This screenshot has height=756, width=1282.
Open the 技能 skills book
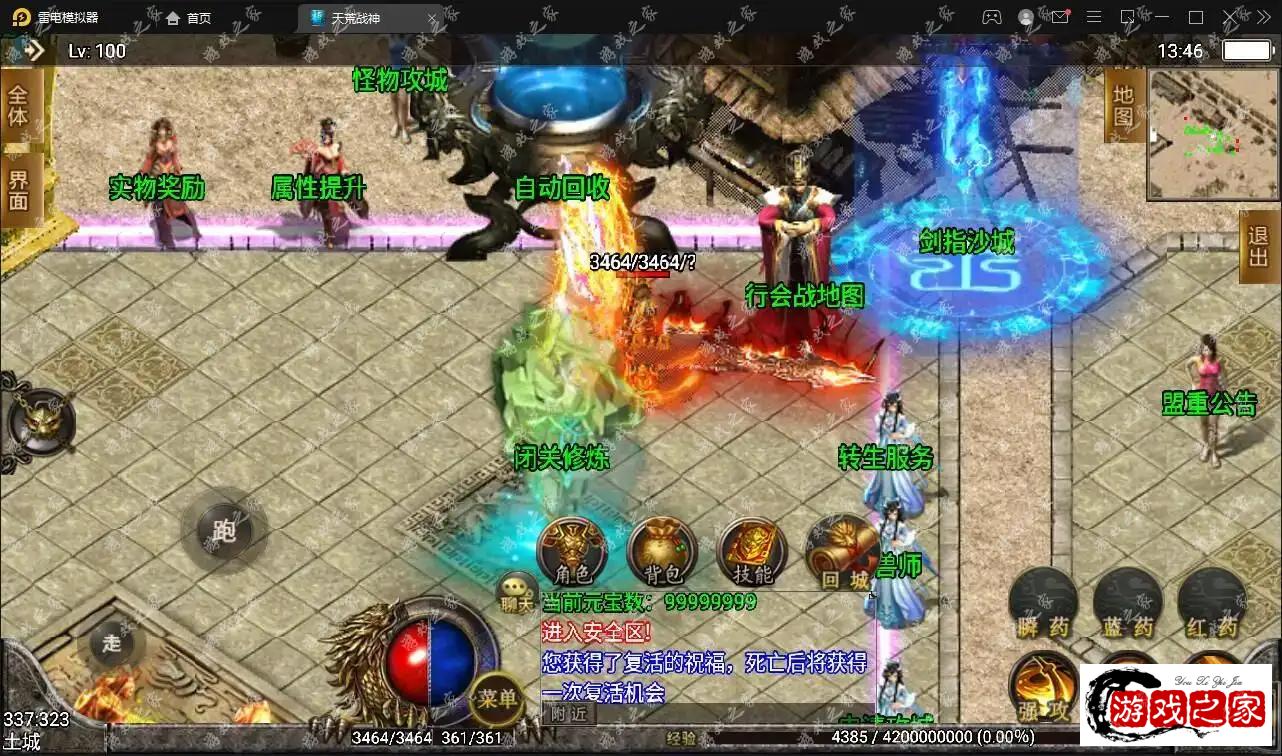point(751,551)
